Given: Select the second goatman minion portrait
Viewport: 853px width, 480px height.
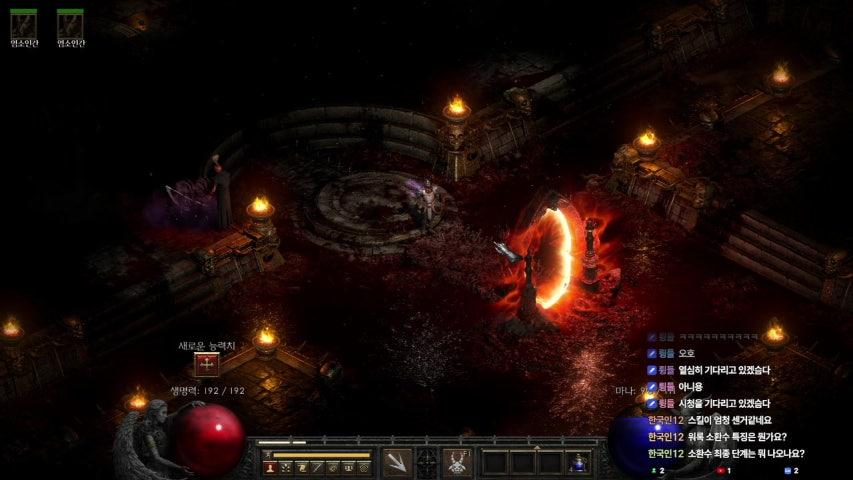Looking at the screenshot, I should click(70, 24).
